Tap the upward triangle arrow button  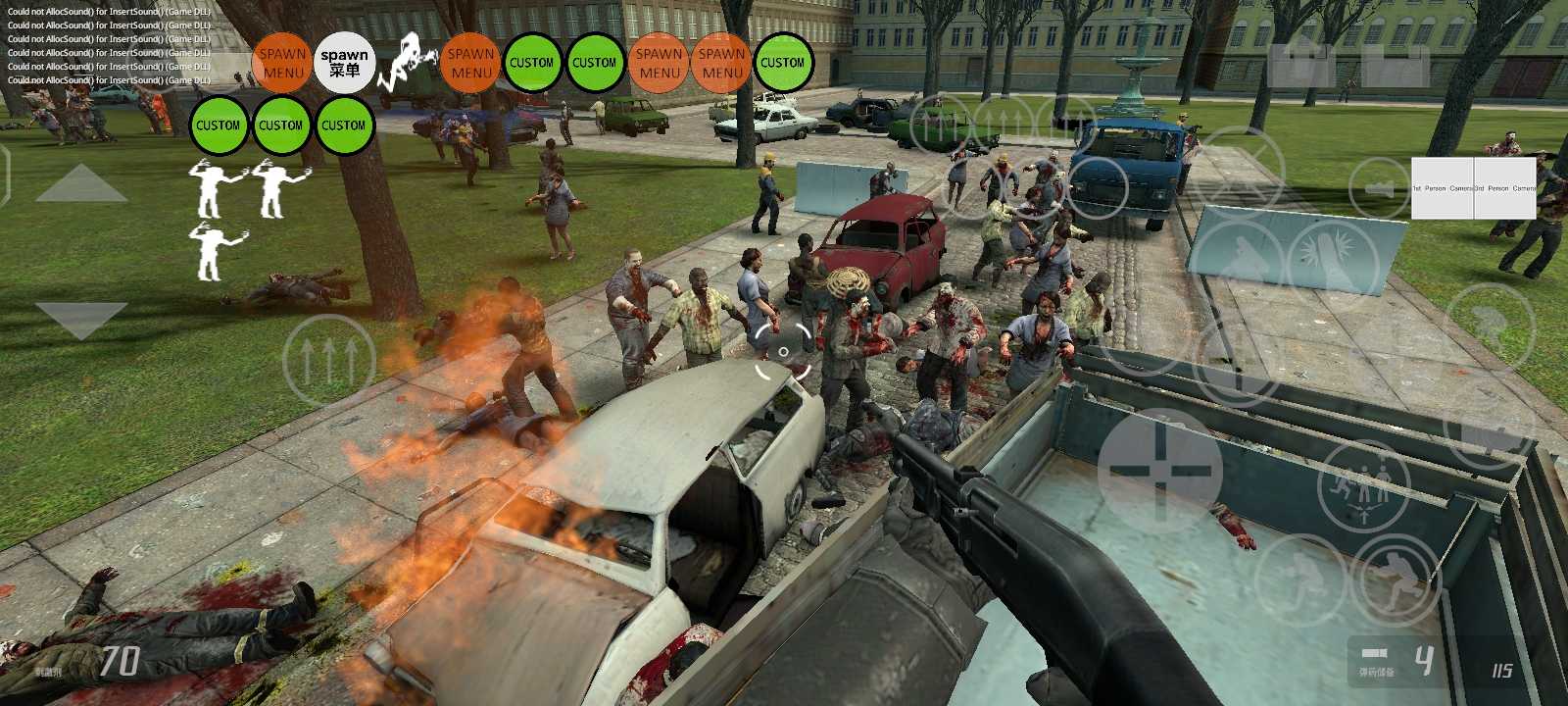[x=81, y=184]
